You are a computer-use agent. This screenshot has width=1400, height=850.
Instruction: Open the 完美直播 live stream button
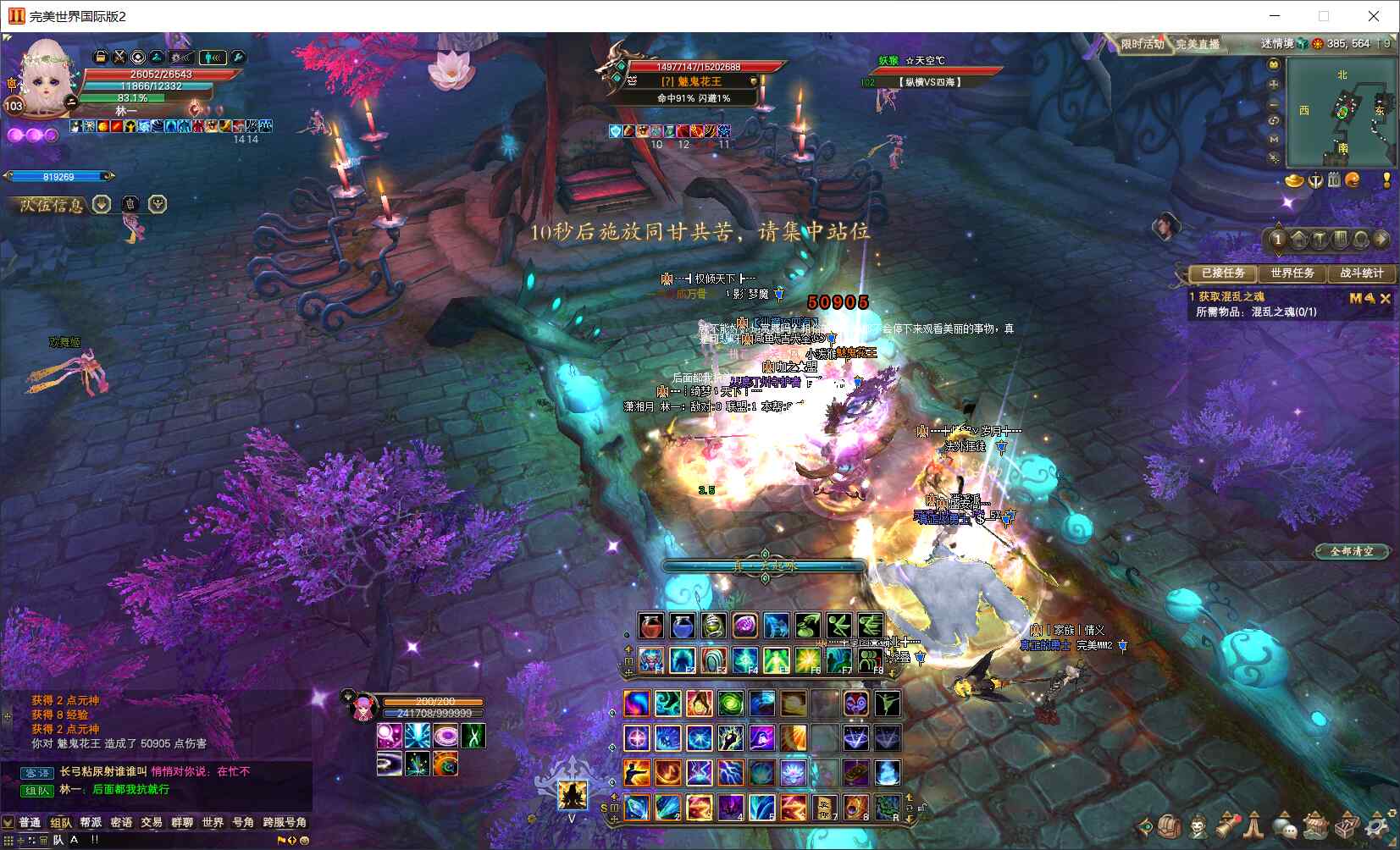coord(1198,44)
